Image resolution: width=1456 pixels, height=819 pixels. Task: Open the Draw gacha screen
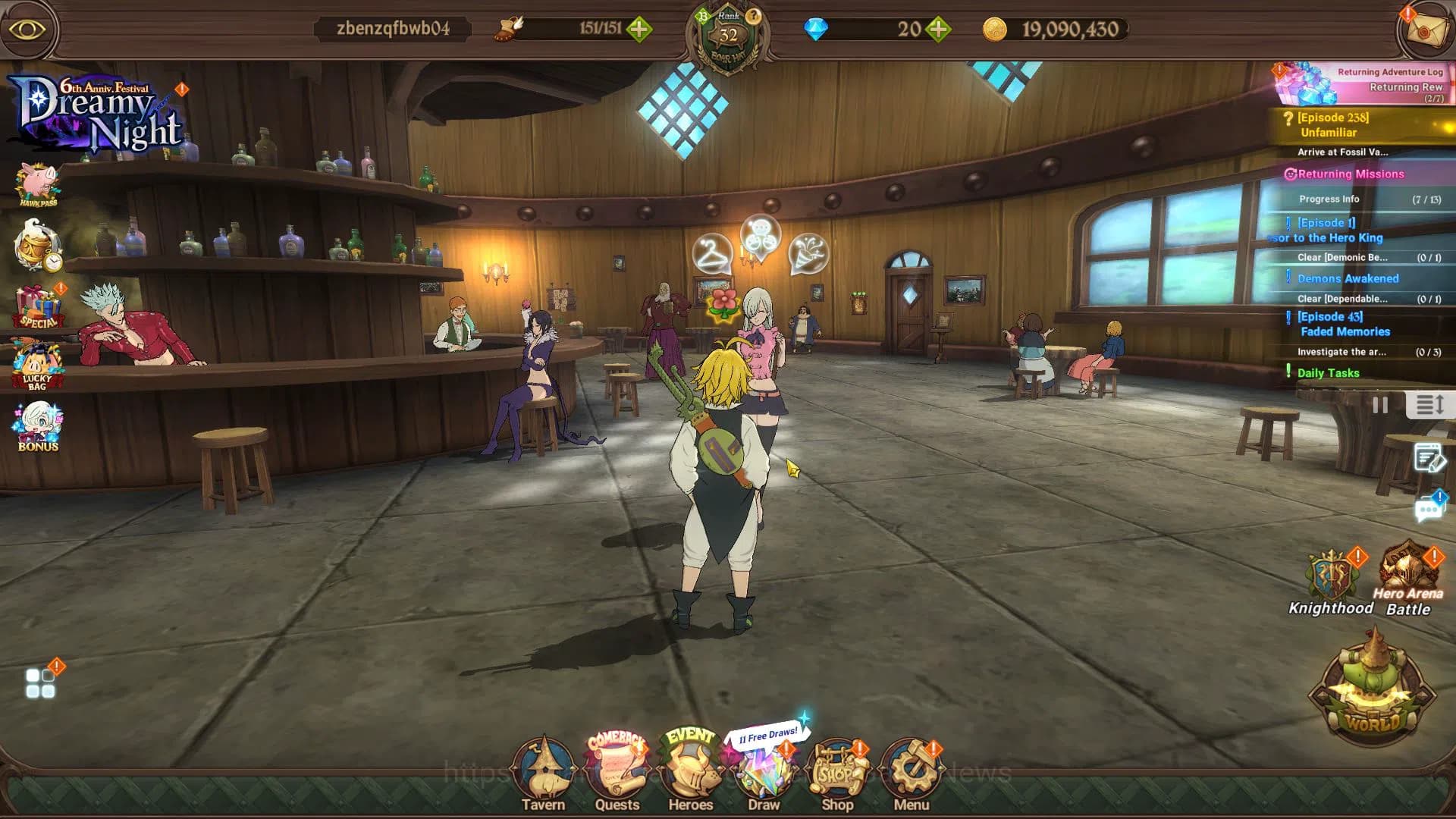764,775
